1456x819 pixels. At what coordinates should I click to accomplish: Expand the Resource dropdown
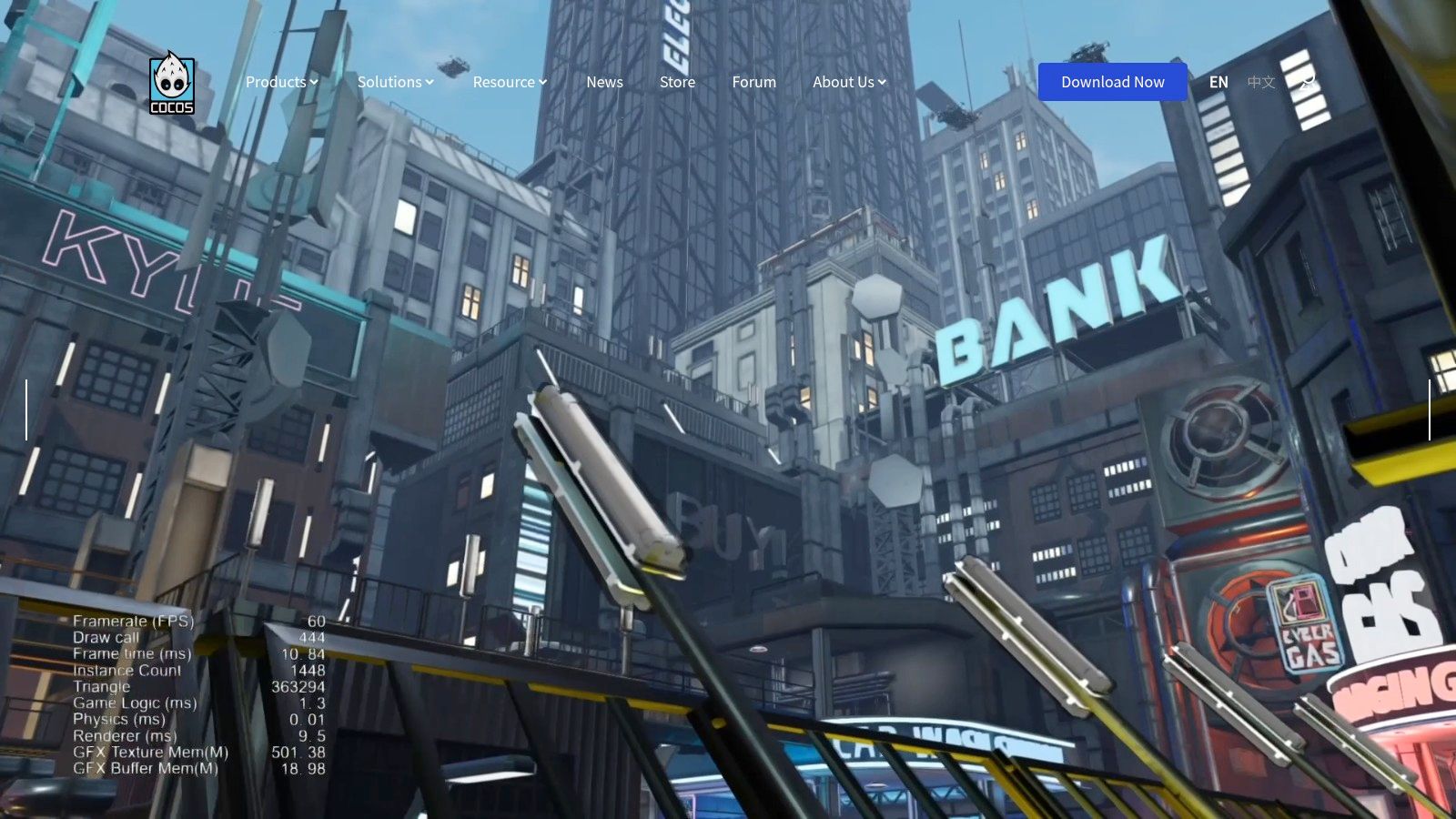[x=542, y=82]
